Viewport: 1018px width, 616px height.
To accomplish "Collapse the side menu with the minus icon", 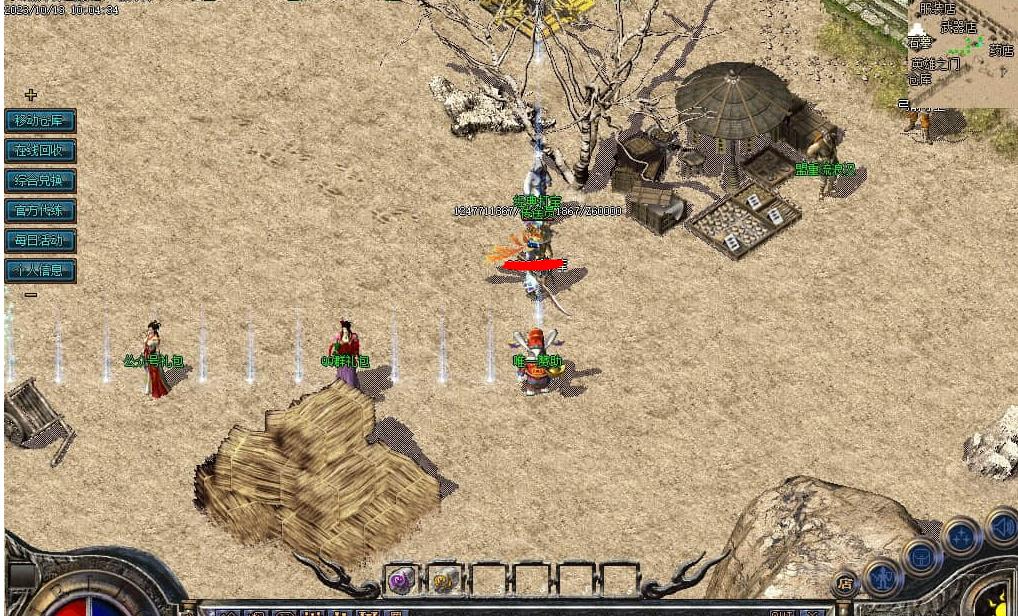I will click(x=31, y=294).
